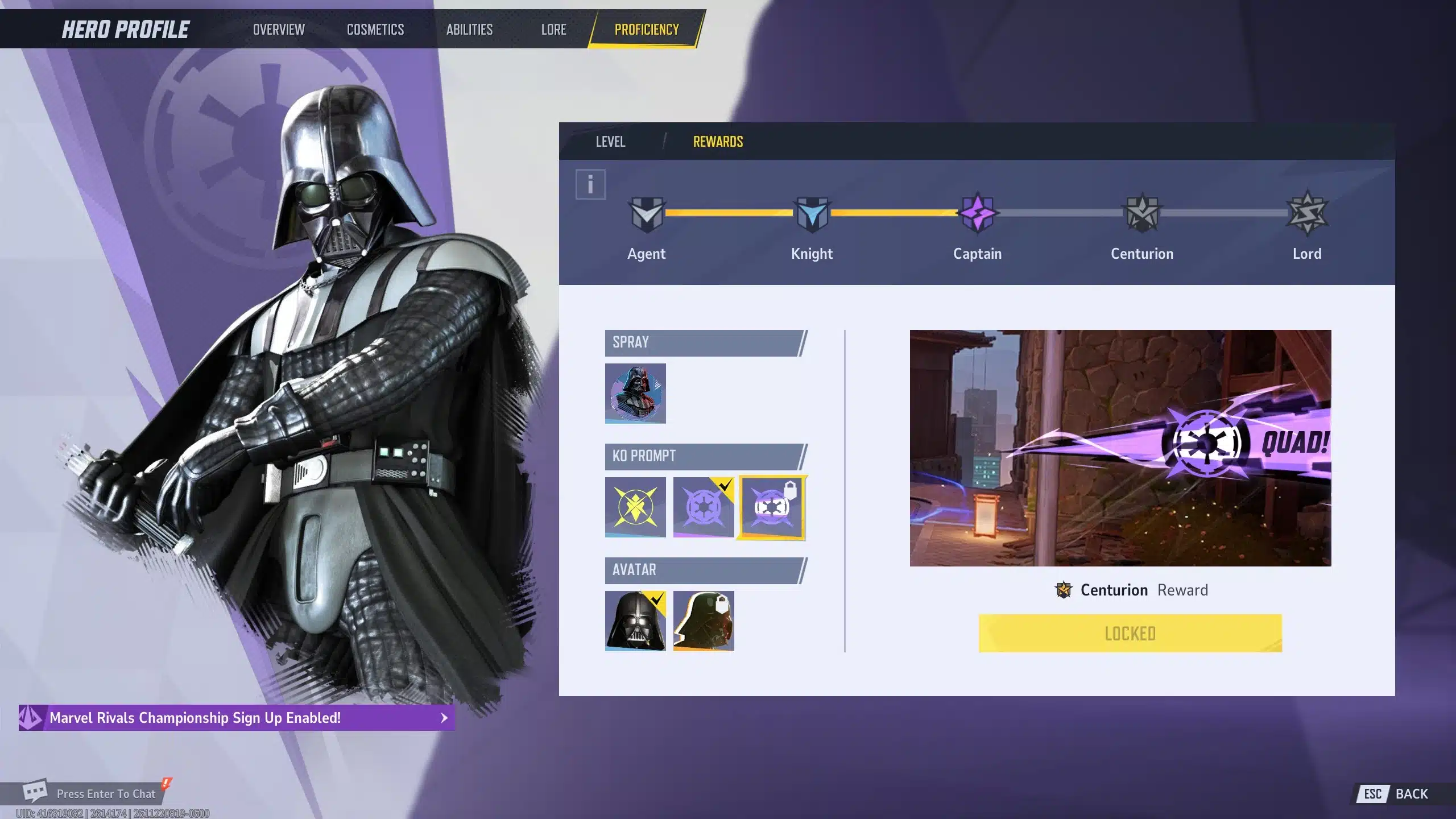Switch to the Level sub-tab
Viewport: 1456px width, 819px height.
[610, 142]
